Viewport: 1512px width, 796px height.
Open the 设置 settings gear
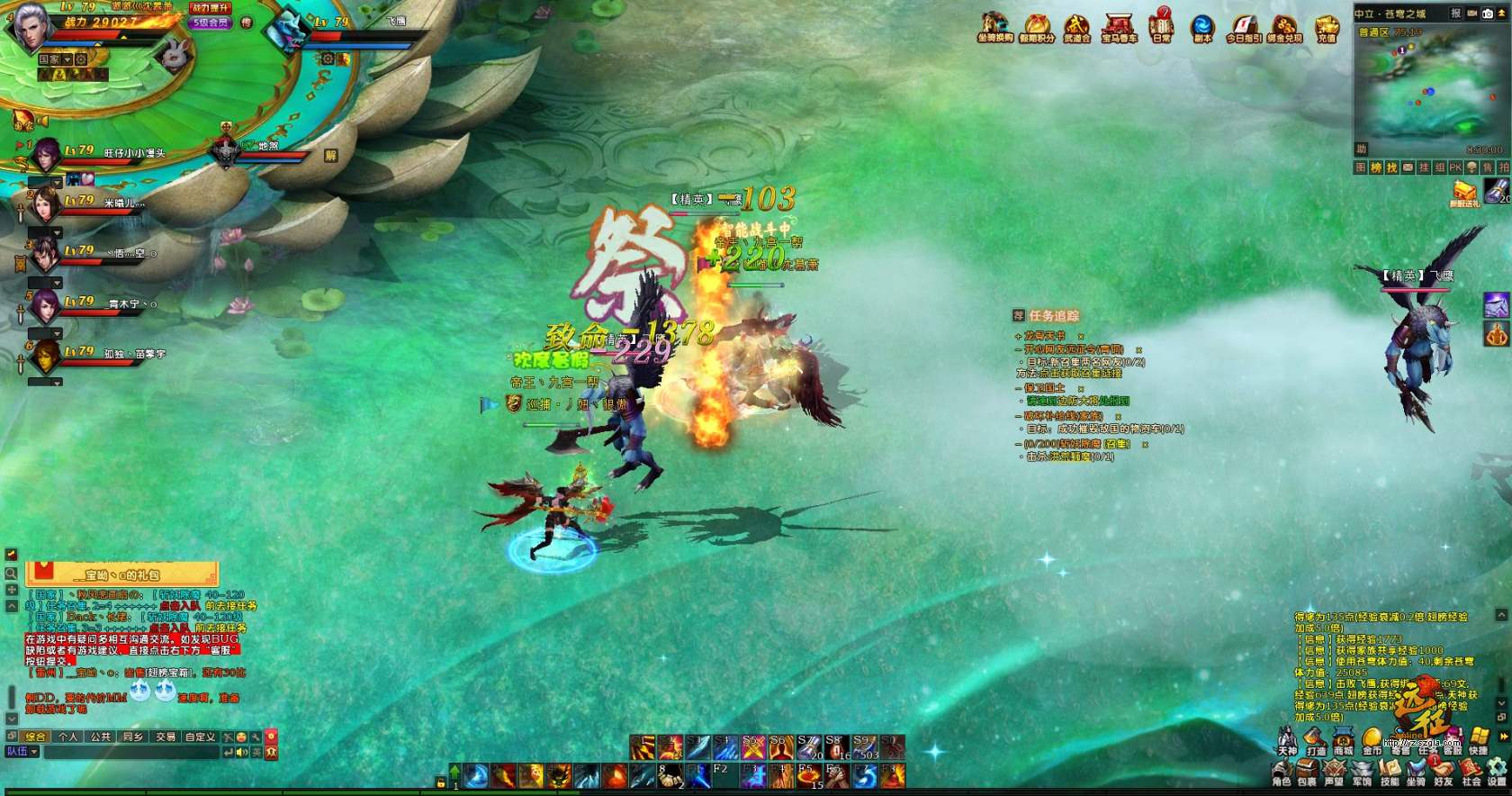click(1497, 773)
